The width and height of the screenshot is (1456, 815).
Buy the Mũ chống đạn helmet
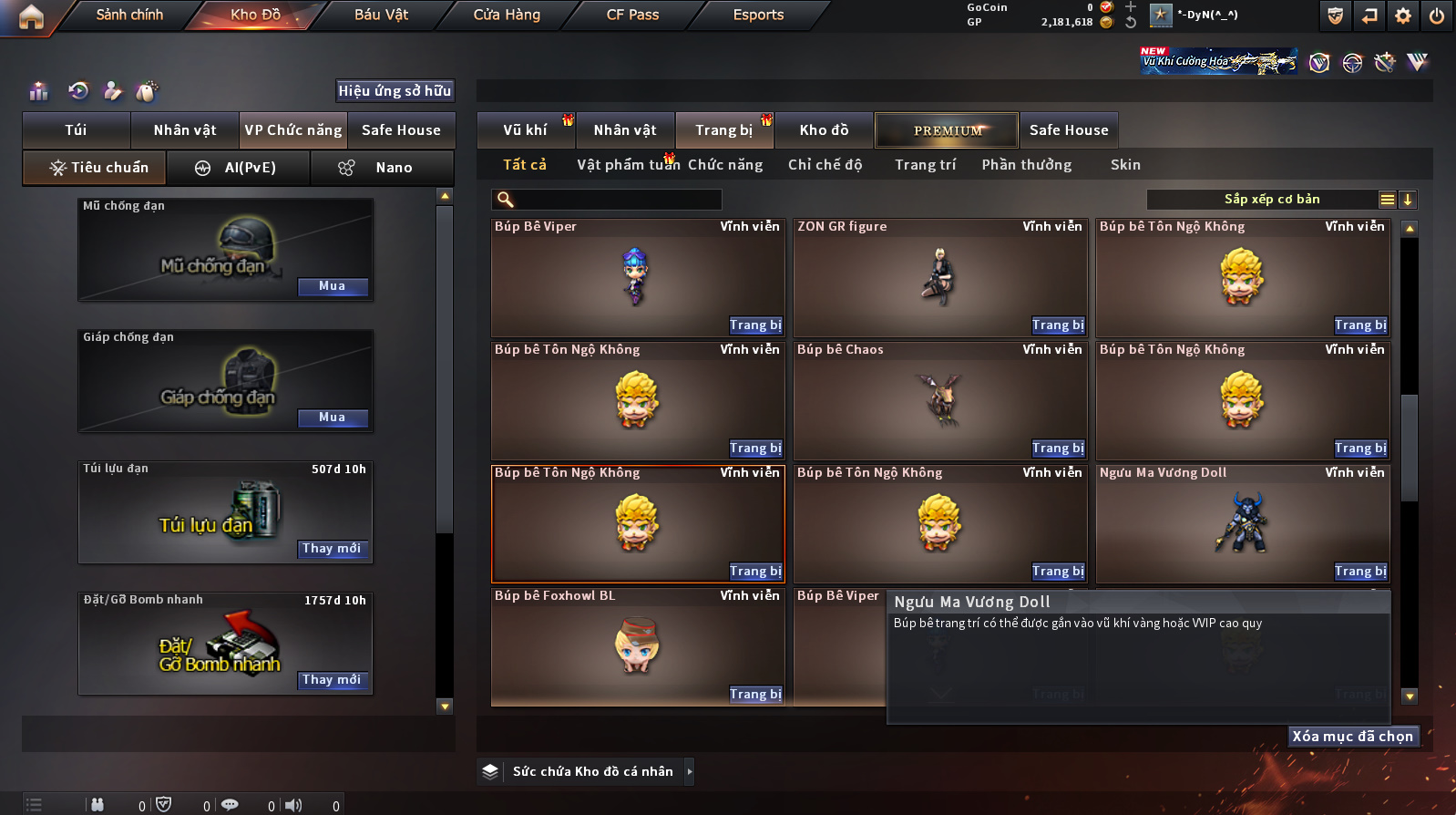(x=333, y=286)
